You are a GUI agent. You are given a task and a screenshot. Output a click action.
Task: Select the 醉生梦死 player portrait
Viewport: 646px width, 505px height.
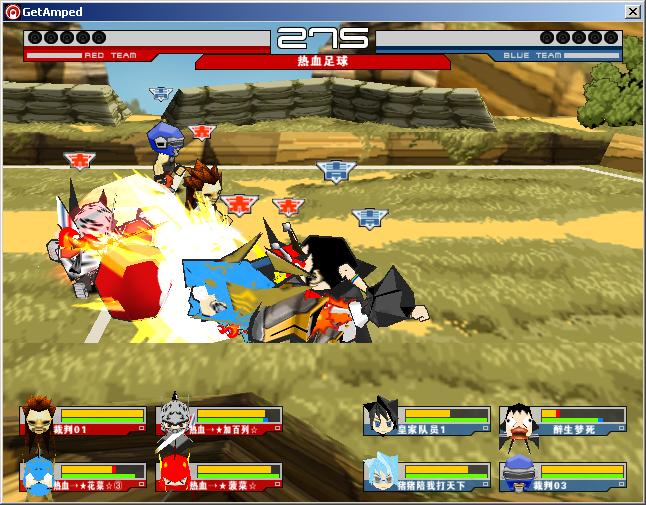(516, 420)
